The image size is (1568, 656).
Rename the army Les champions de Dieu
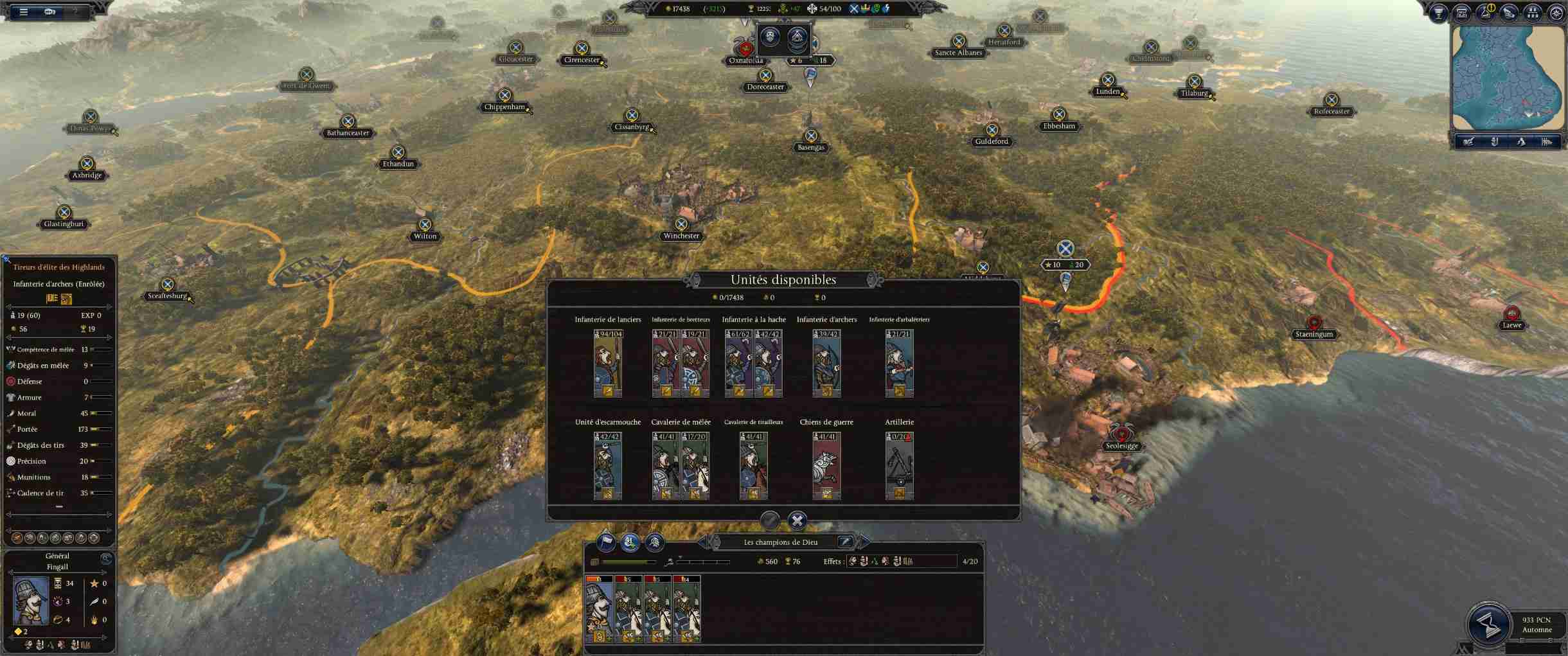pos(846,542)
